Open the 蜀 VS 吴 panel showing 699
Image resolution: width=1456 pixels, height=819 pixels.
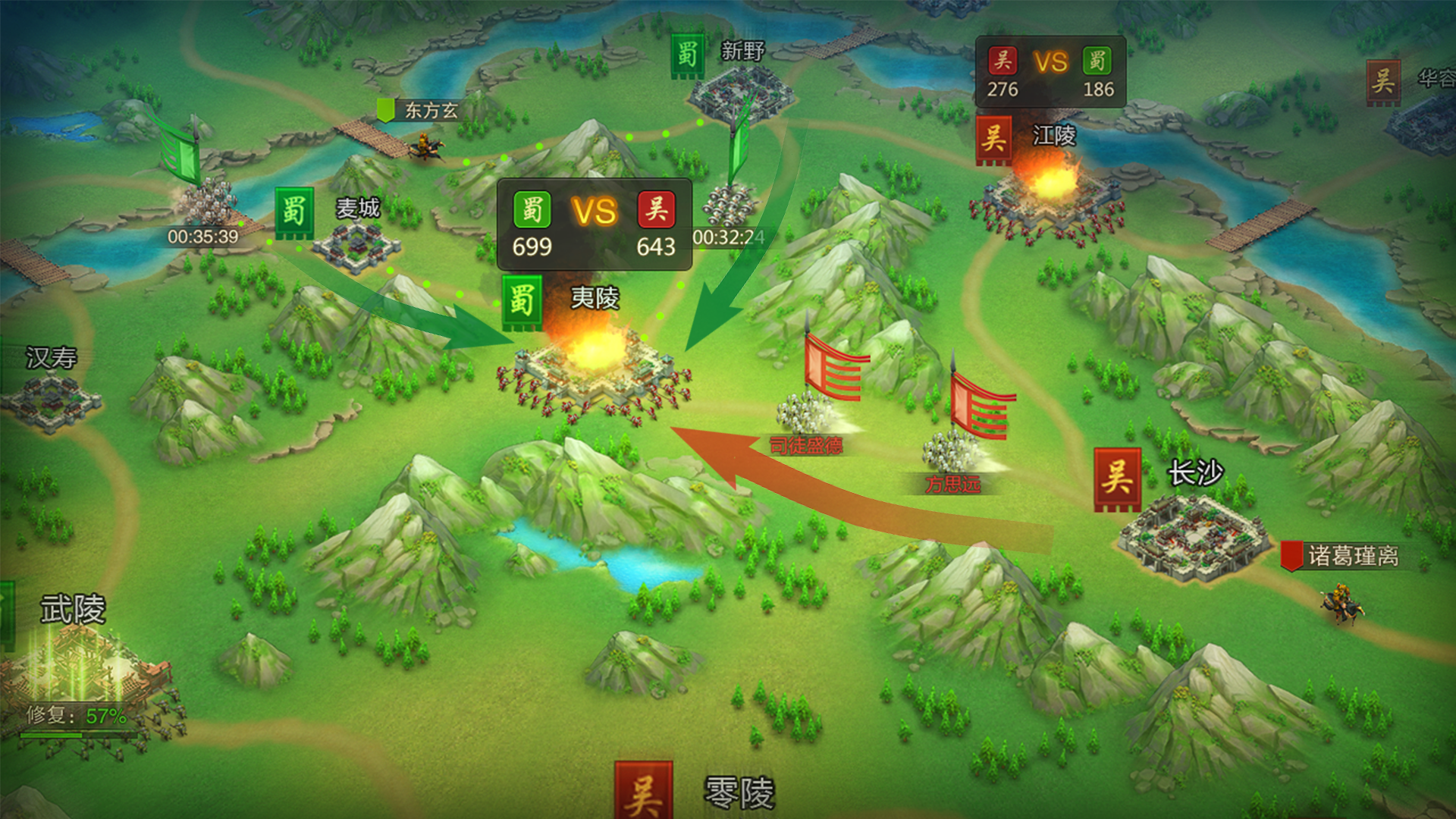pyautogui.click(x=595, y=222)
